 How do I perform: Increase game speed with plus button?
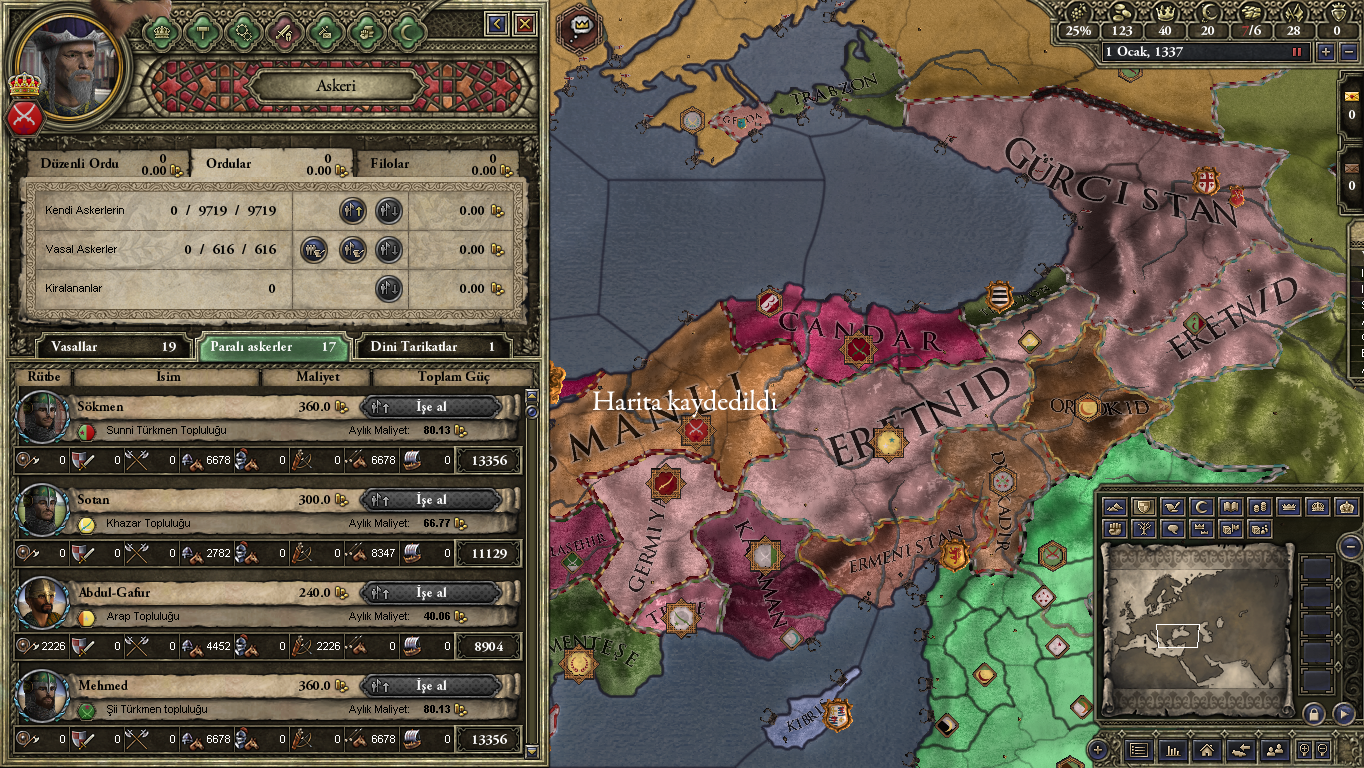[x=1326, y=52]
